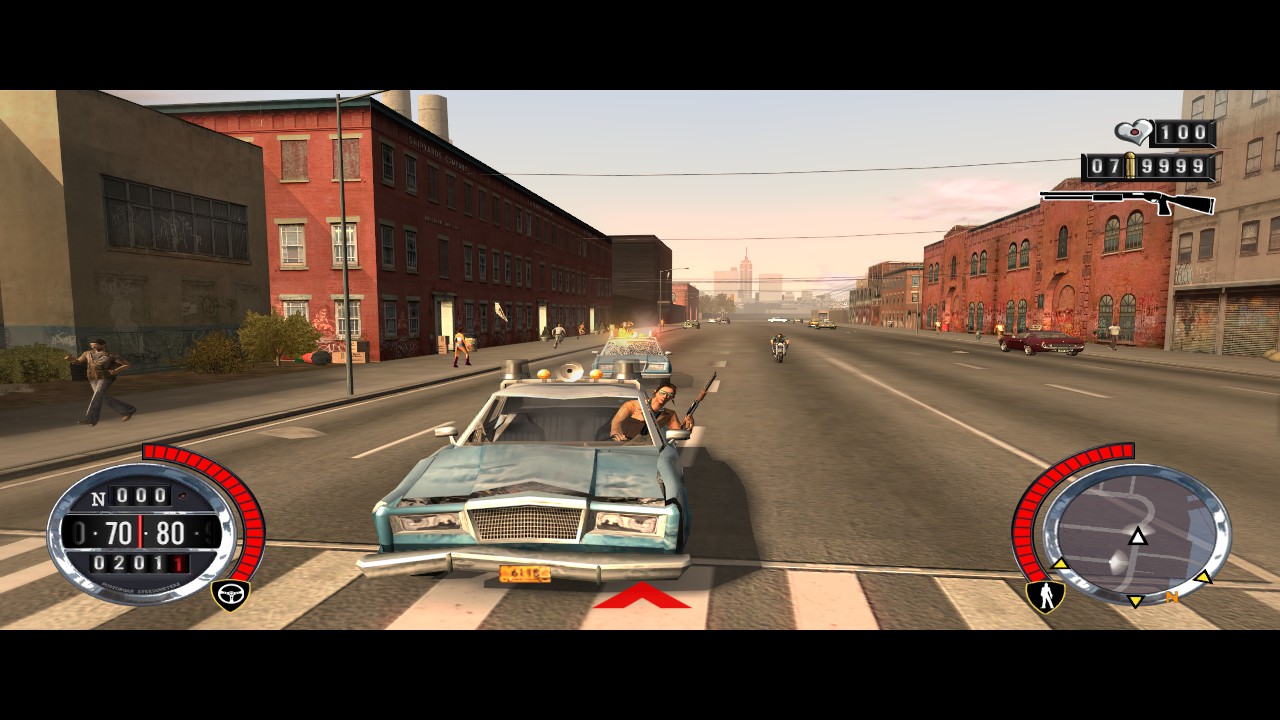
Task: Click the on-foot character shield emblem beside the minimap
Action: click(x=1045, y=596)
